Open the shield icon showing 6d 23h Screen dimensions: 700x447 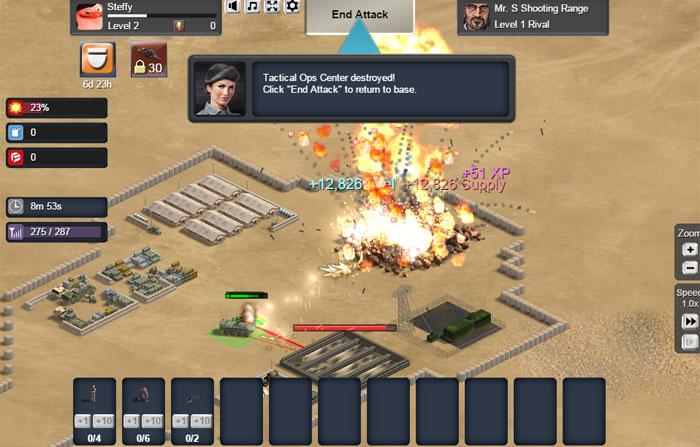(97, 59)
